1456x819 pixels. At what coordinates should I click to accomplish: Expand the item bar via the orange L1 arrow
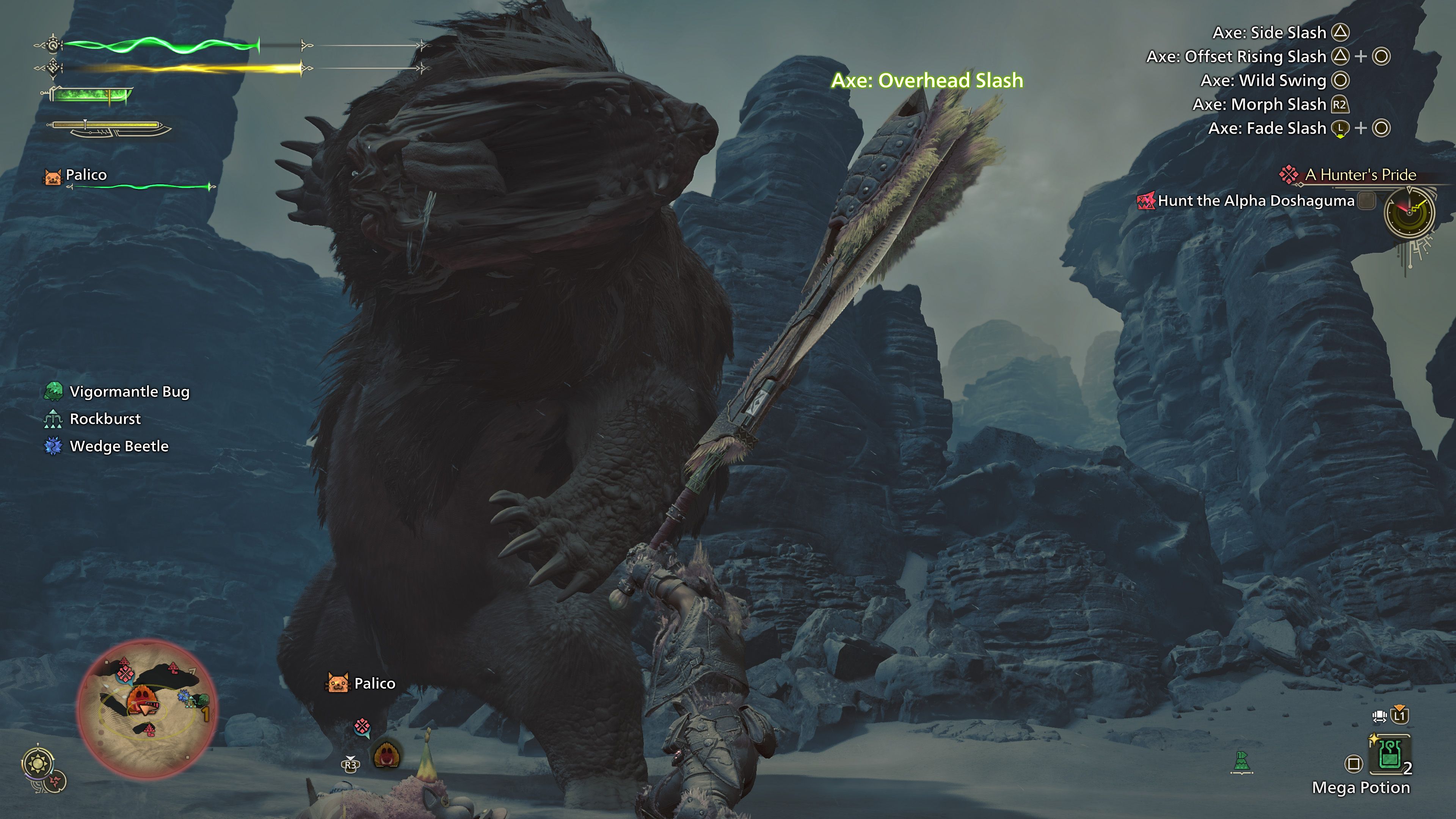1400,708
